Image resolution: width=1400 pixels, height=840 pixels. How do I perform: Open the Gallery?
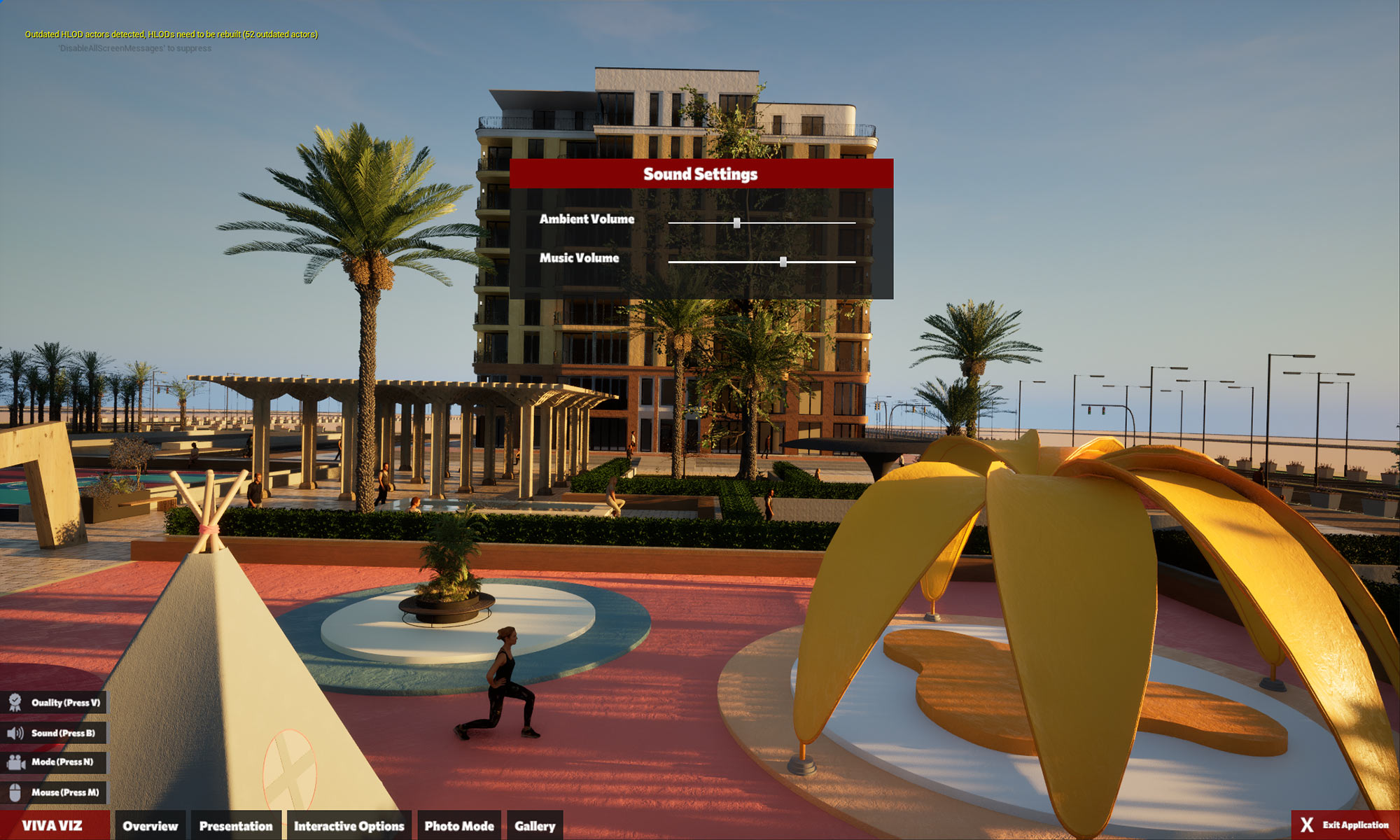tap(535, 826)
